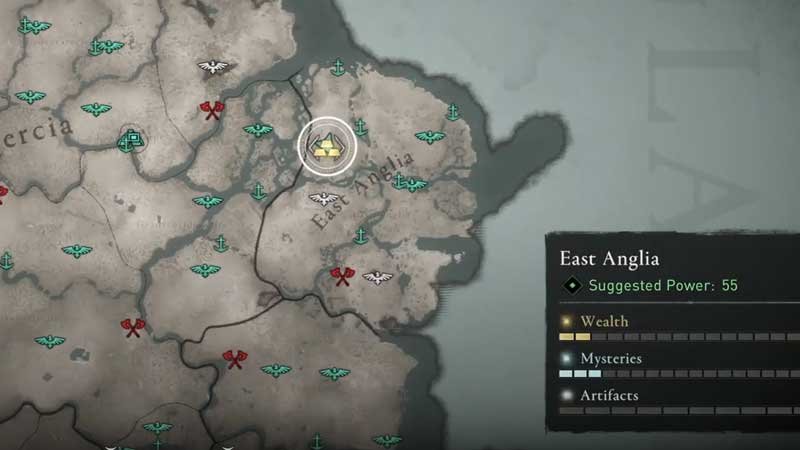Click the green settlement marker beside Mercia
This screenshot has height=450, width=800.
(128, 142)
